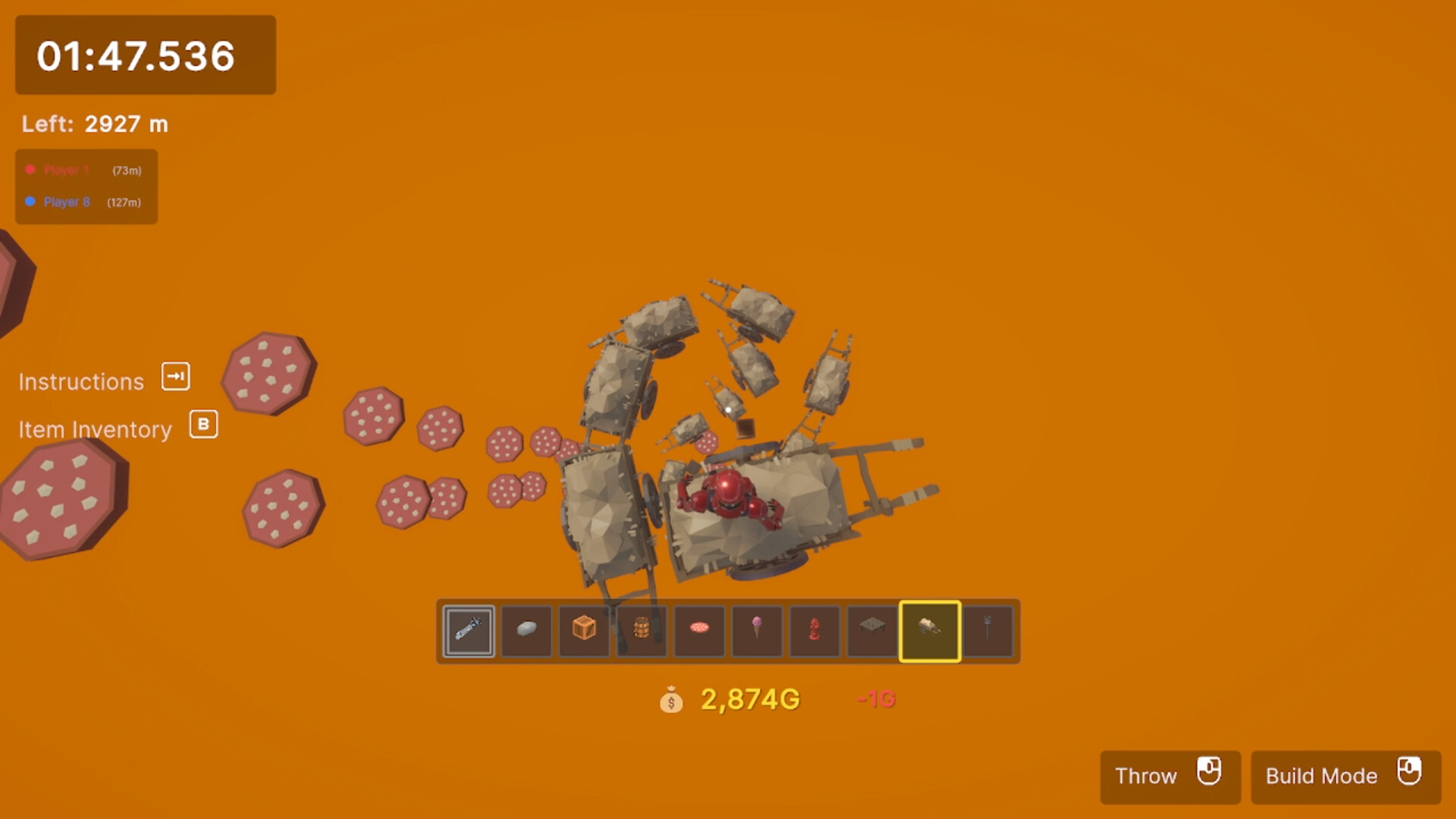
Task: Choose the salami slice item
Action: 698,631
